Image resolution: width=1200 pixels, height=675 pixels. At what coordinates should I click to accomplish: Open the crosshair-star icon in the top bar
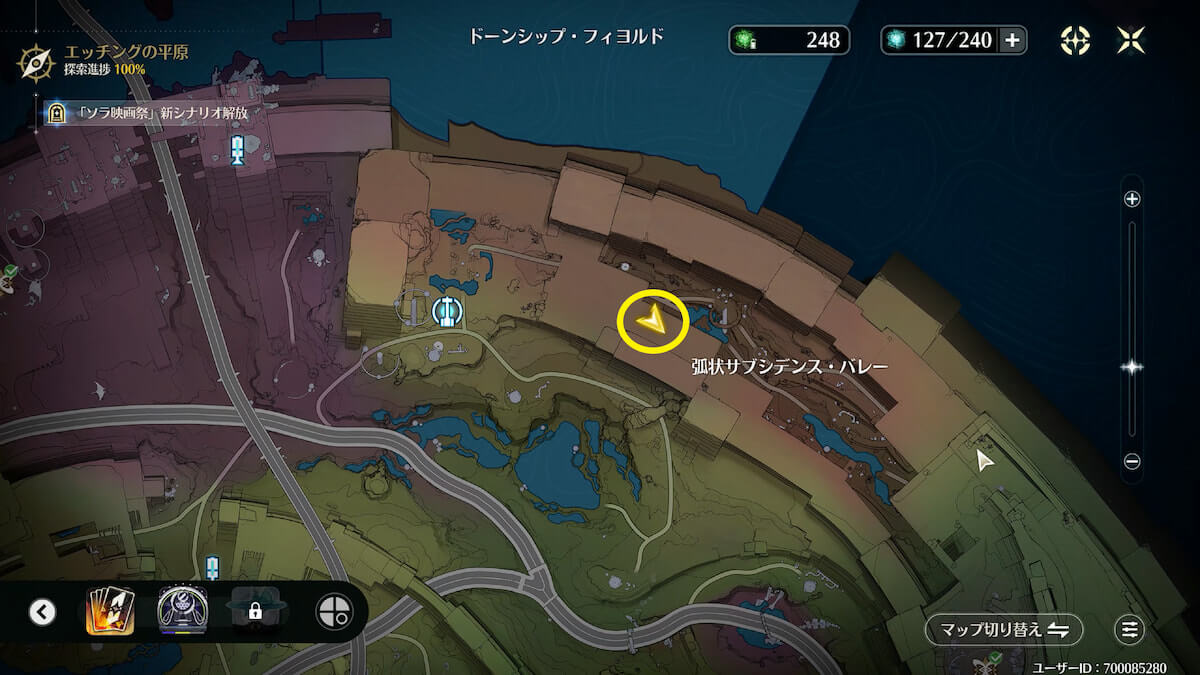click(1075, 40)
